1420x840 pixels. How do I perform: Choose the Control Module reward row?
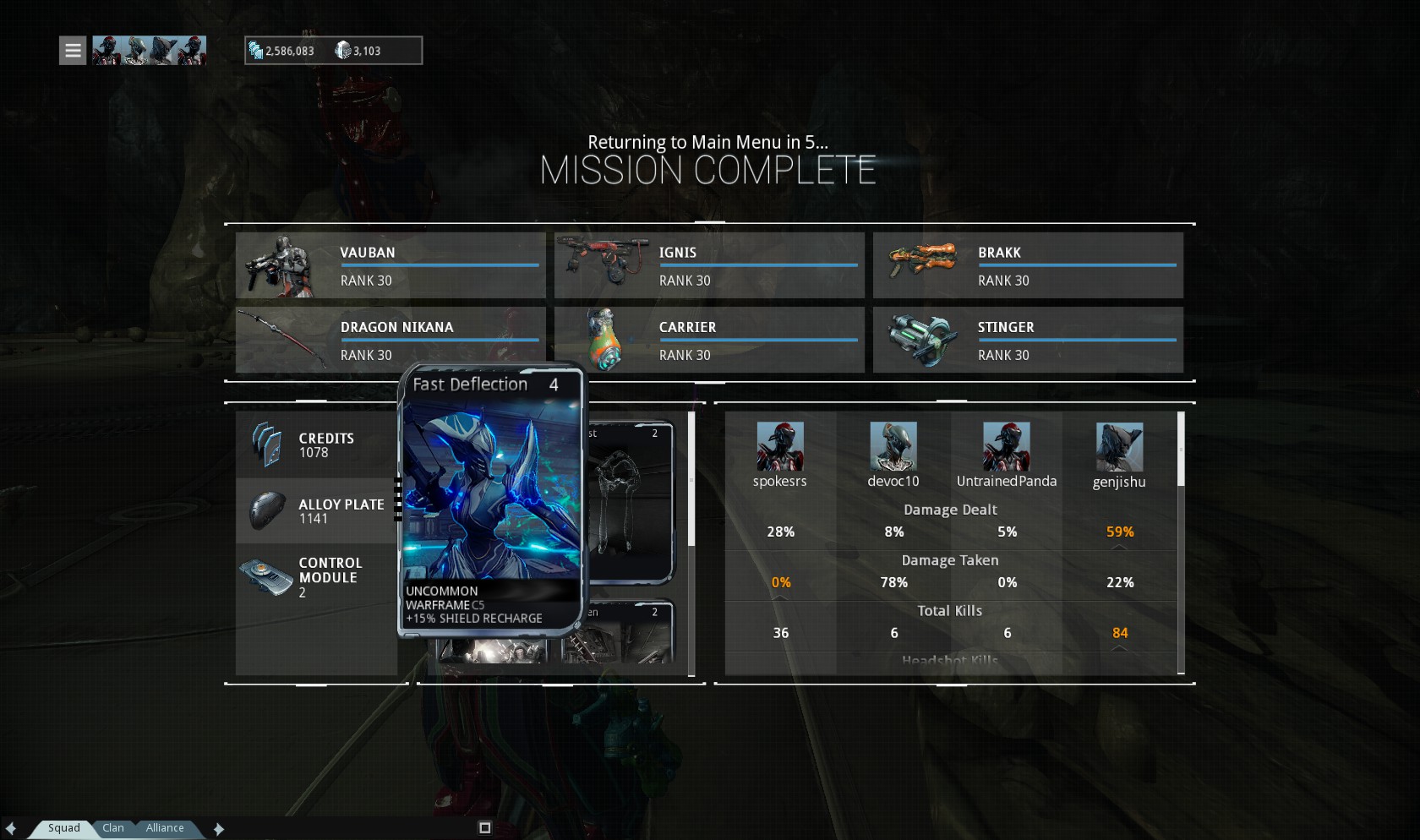(316, 577)
